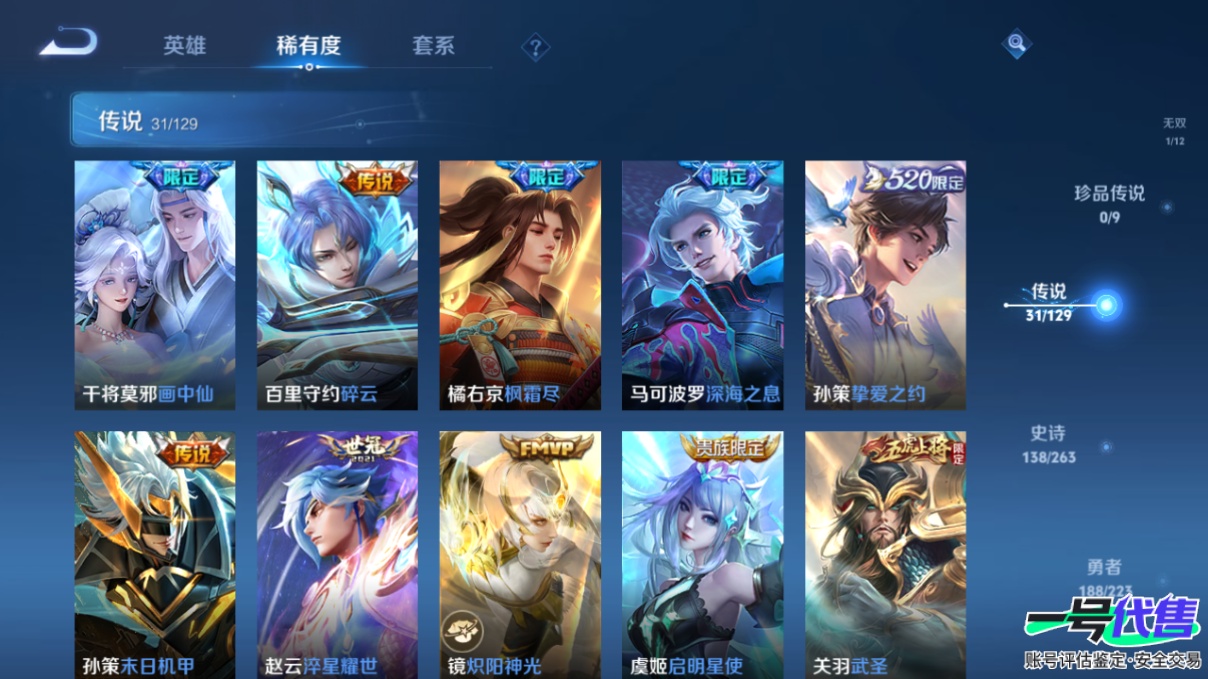Image resolution: width=1208 pixels, height=679 pixels.
Task: Choose the 百里守约 碎云 skin card
Action: click(337, 285)
